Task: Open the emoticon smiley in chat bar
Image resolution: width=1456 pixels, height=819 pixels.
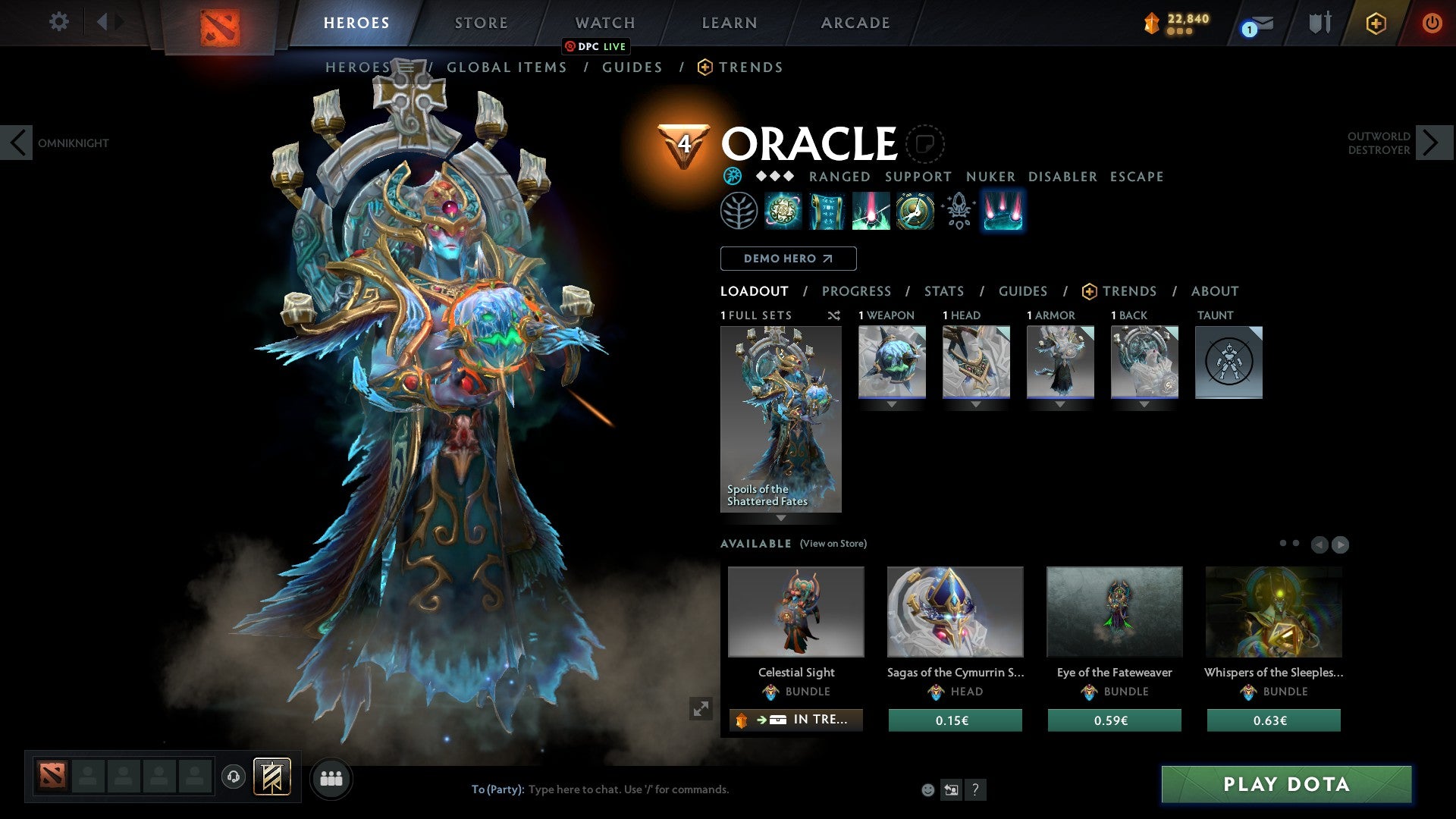Action: (x=927, y=789)
